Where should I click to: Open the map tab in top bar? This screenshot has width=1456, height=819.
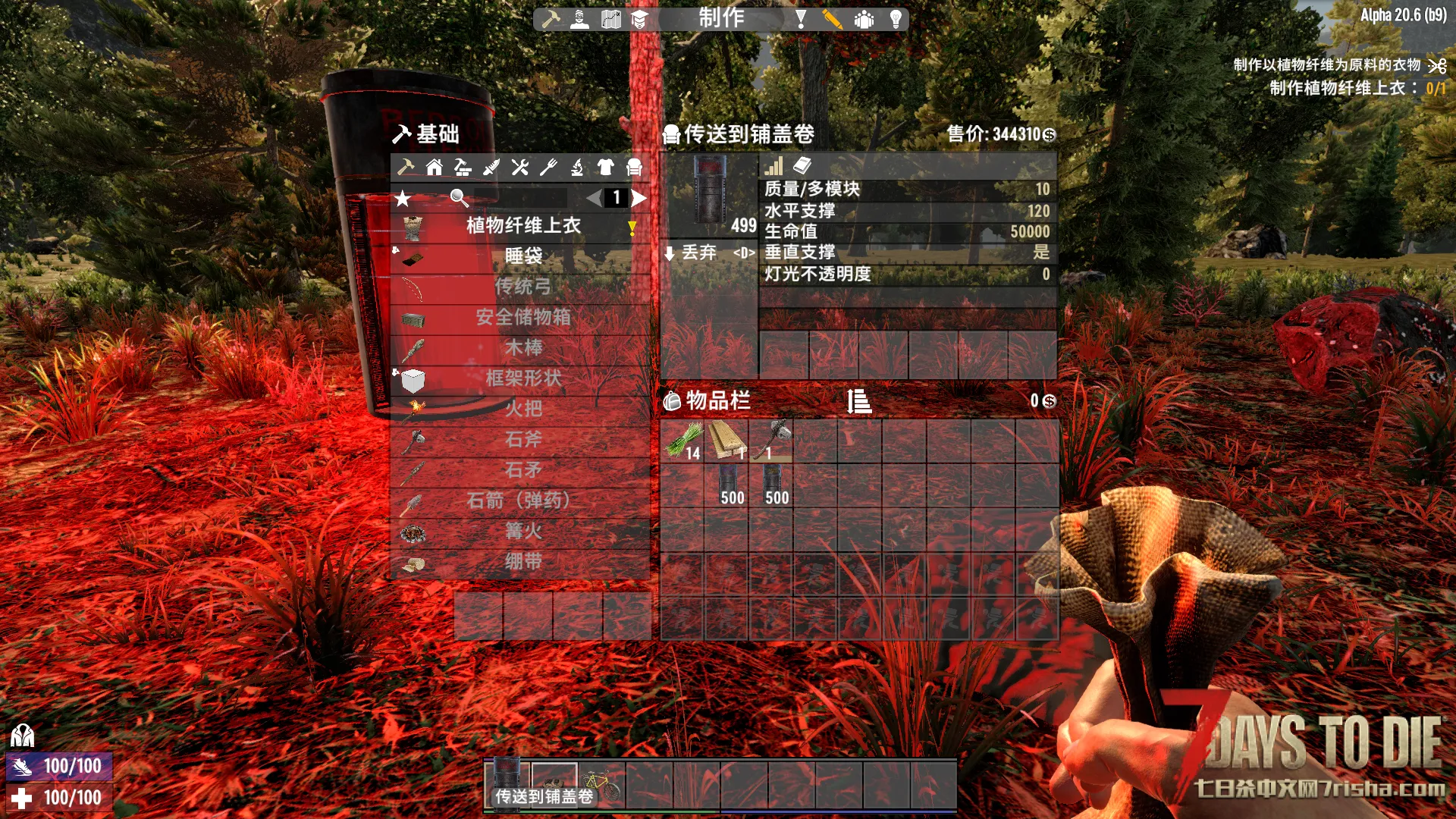point(610,20)
